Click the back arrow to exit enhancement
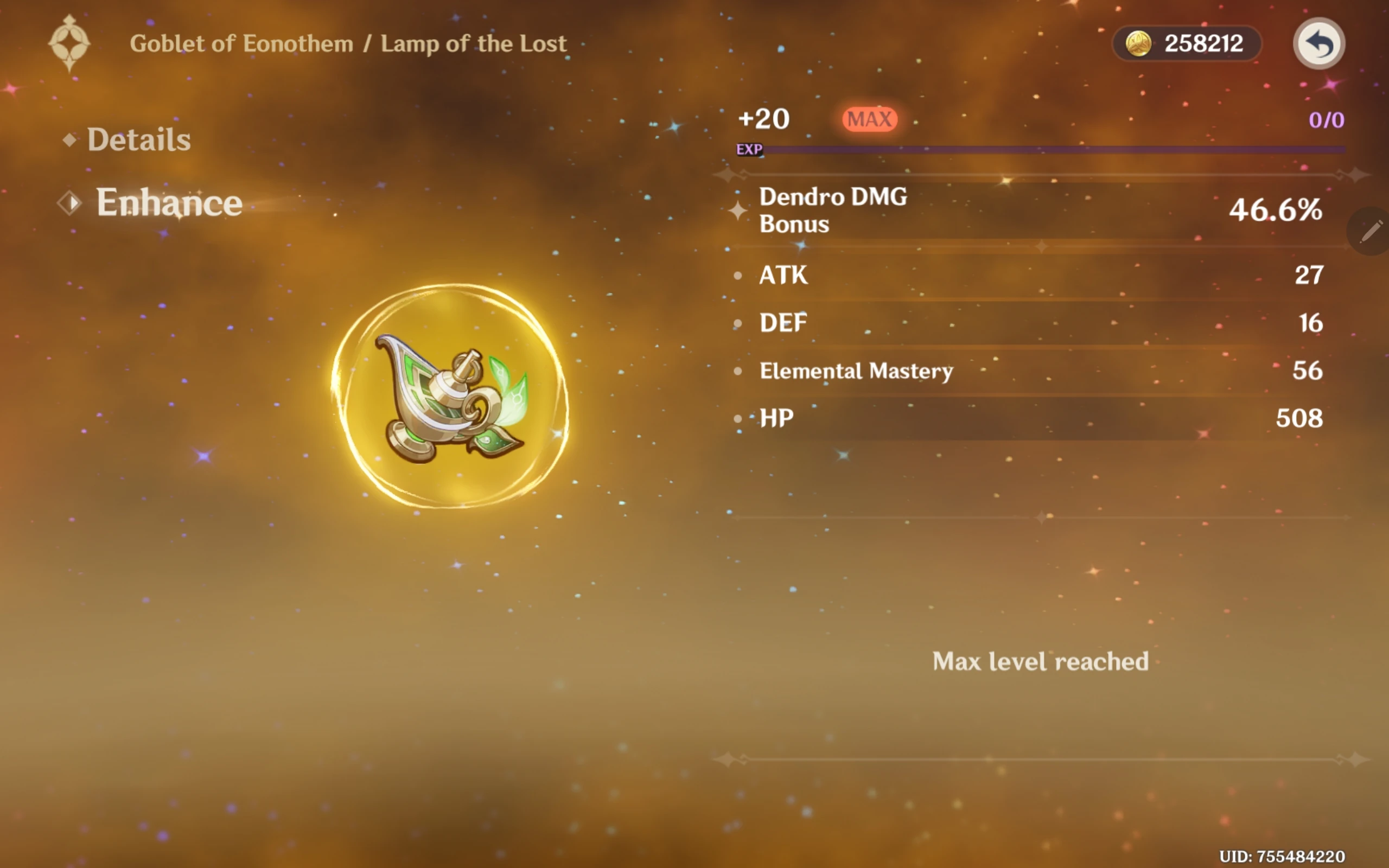1389x868 pixels. pos(1319,43)
